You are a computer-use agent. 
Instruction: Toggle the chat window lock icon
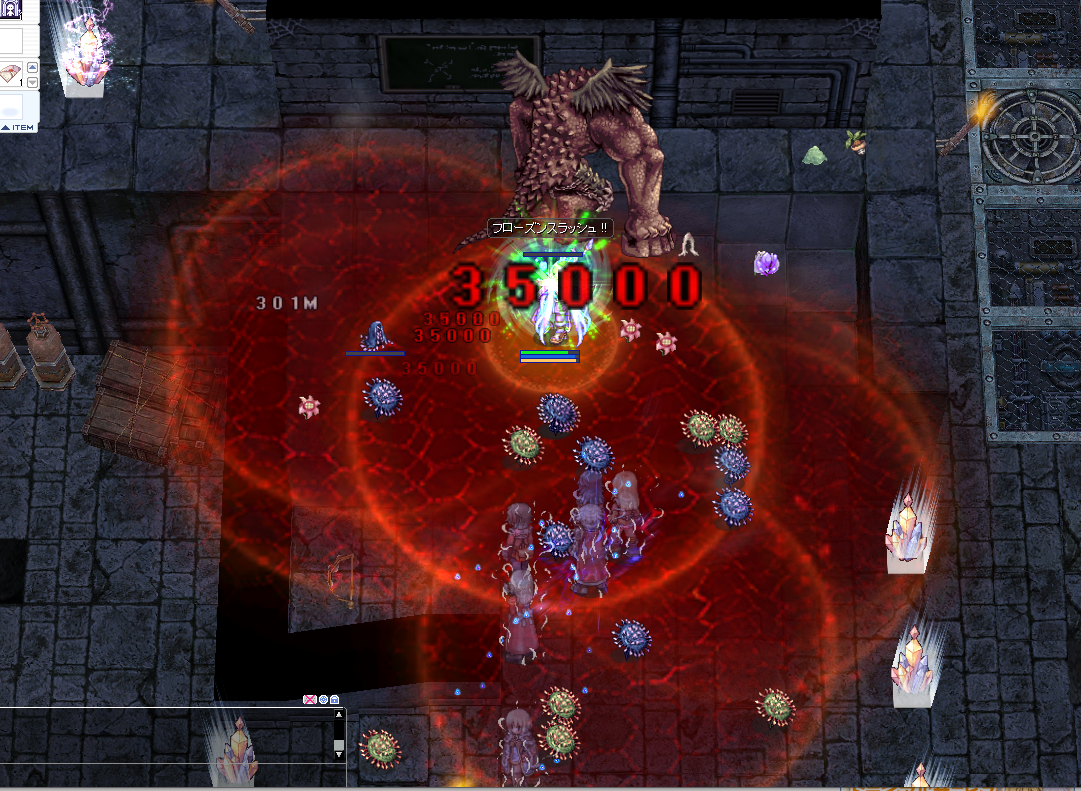334,700
